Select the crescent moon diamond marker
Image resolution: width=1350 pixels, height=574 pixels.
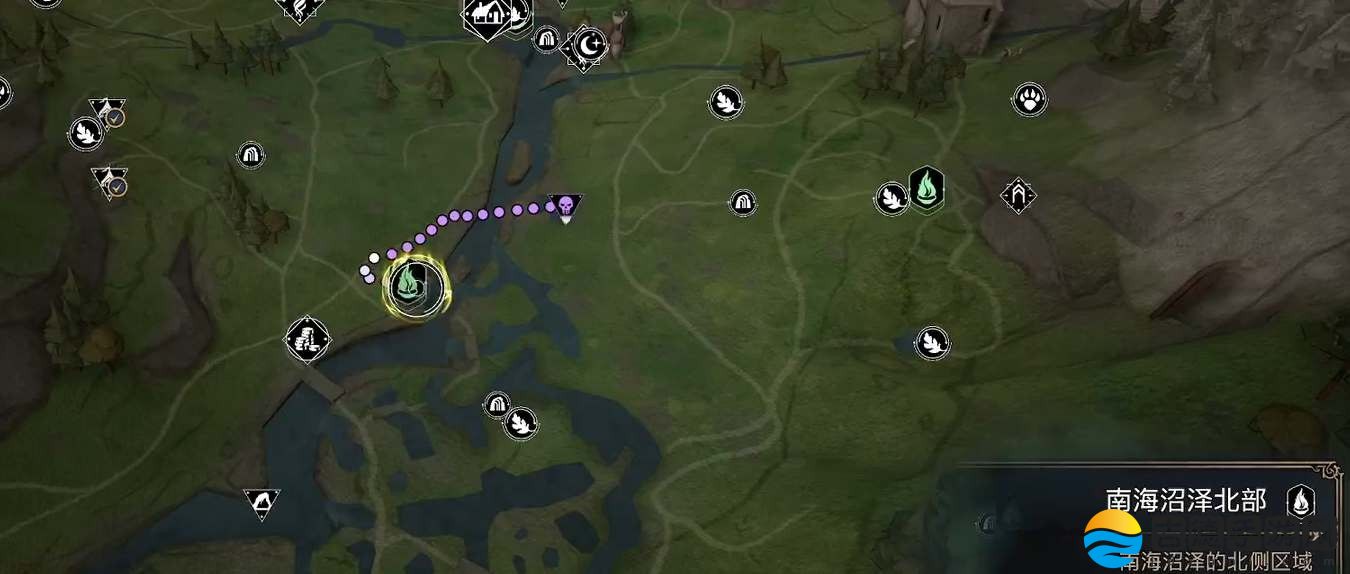pyautogui.click(x=588, y=45)
